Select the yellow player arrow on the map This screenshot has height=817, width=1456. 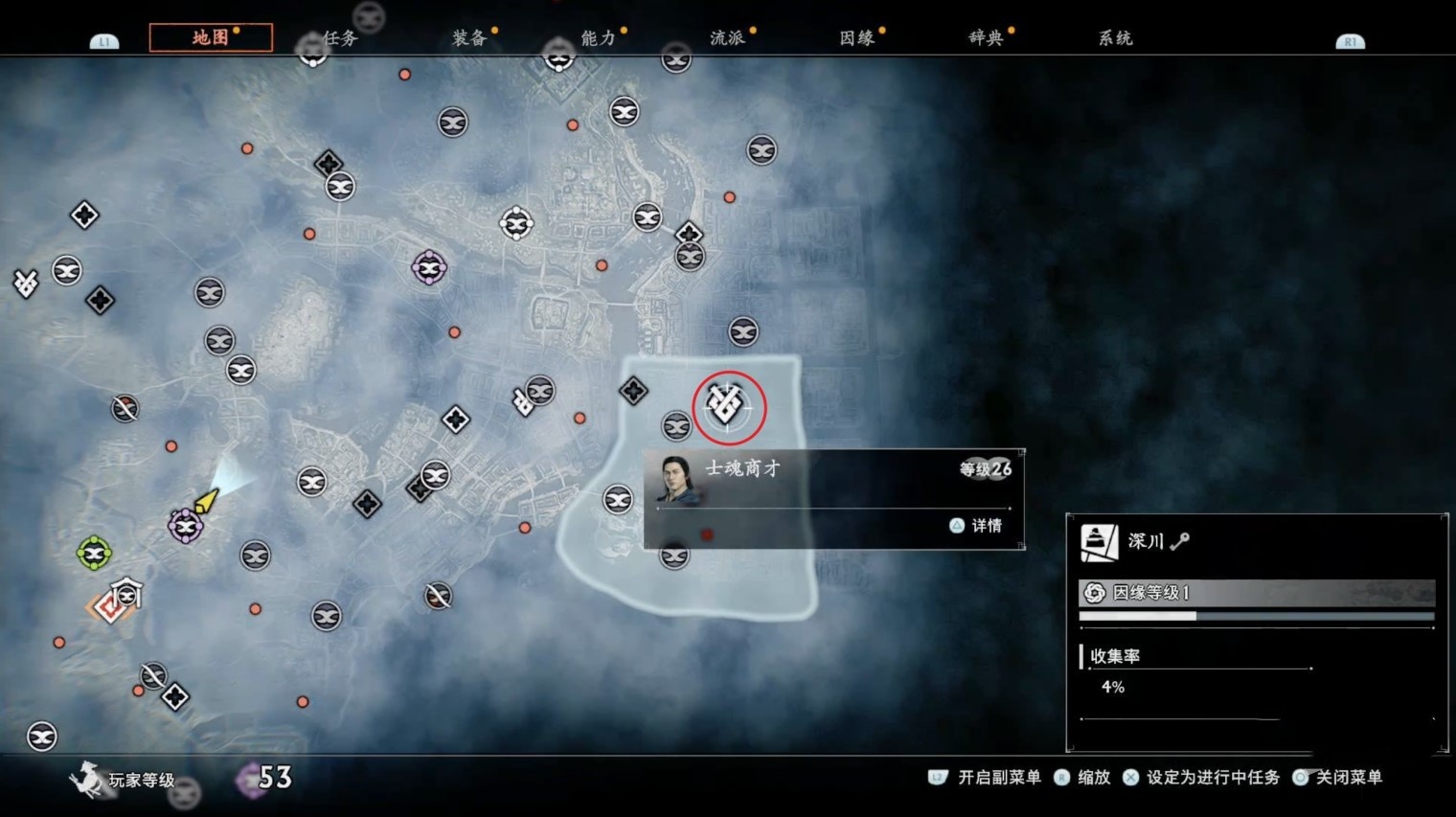click(206, 501)
